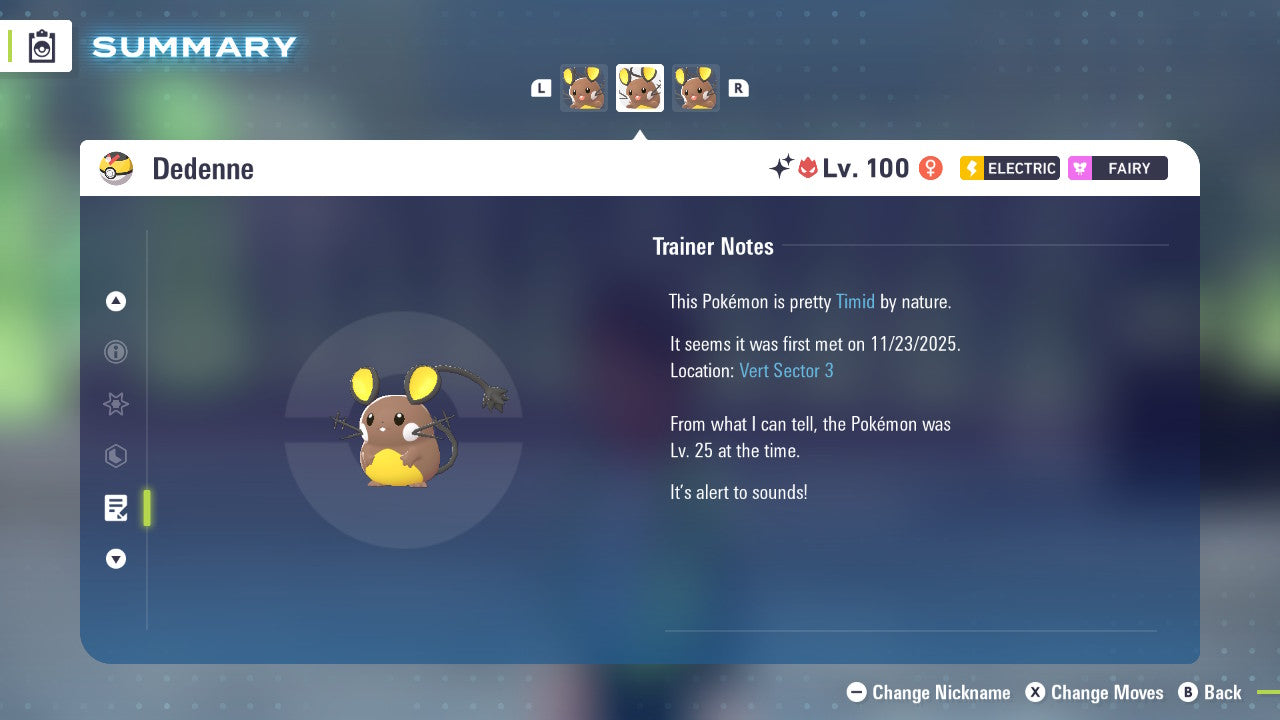Select the Trainer Notes memo icon

pos(116,508)
